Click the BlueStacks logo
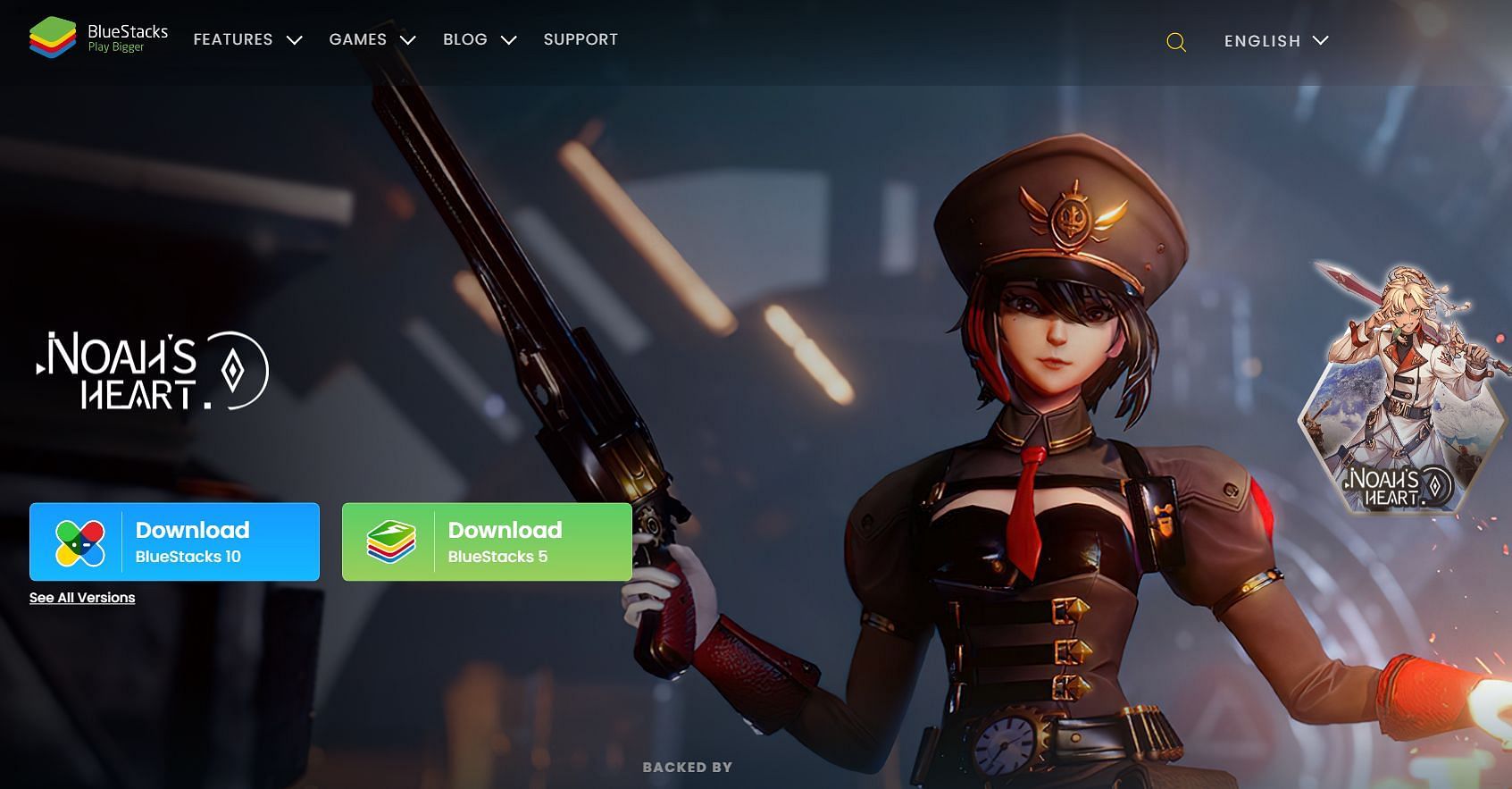Screen dimensions: 1512x789 point(98,38)
